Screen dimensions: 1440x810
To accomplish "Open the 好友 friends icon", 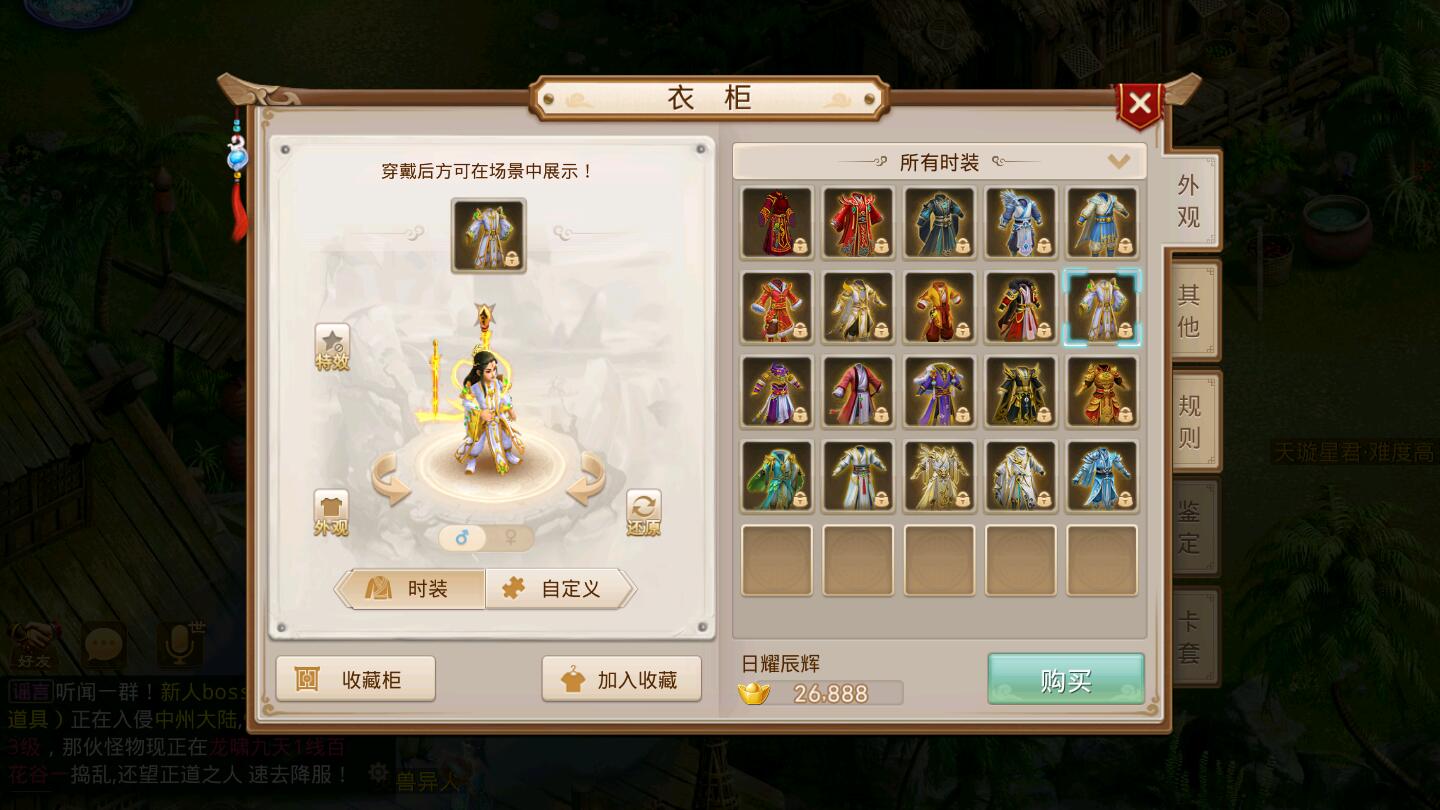I will [x=33, y=645].
